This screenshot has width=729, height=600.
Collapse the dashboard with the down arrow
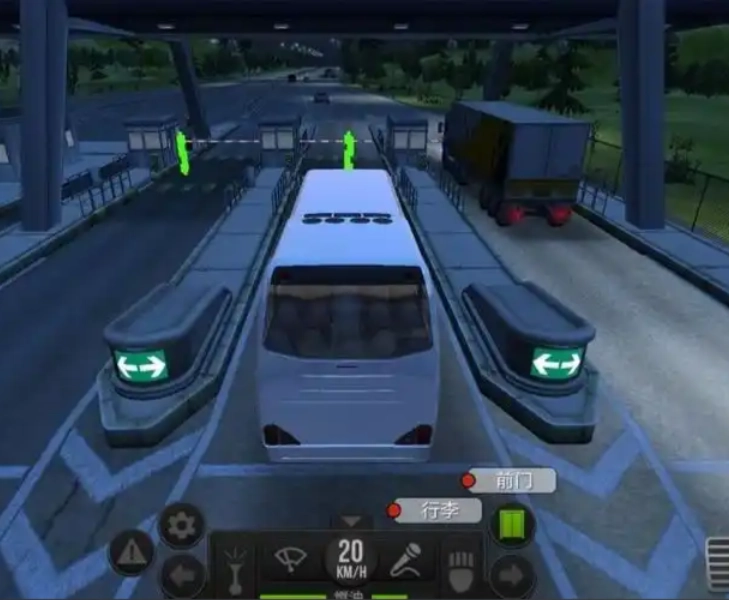click(x=351, y=521)
